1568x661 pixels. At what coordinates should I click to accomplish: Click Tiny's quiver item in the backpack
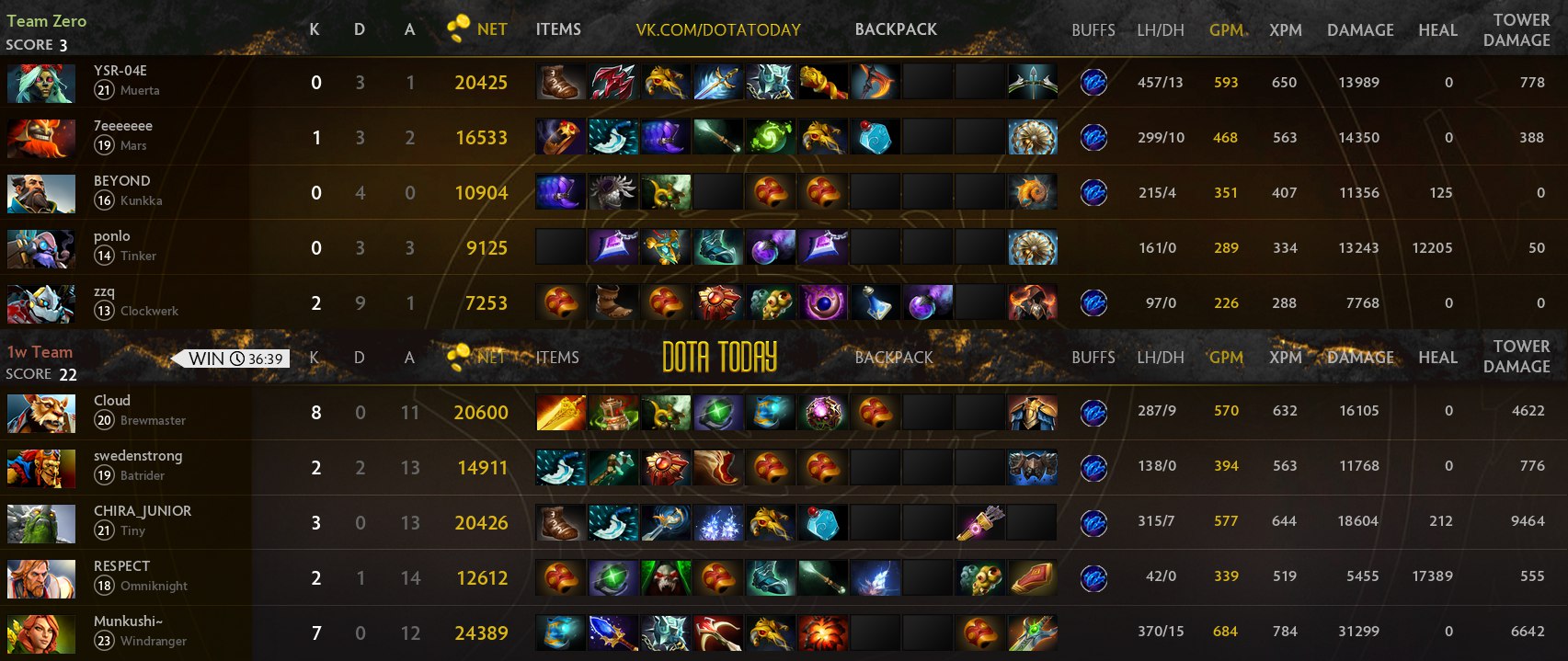(979, 523)
